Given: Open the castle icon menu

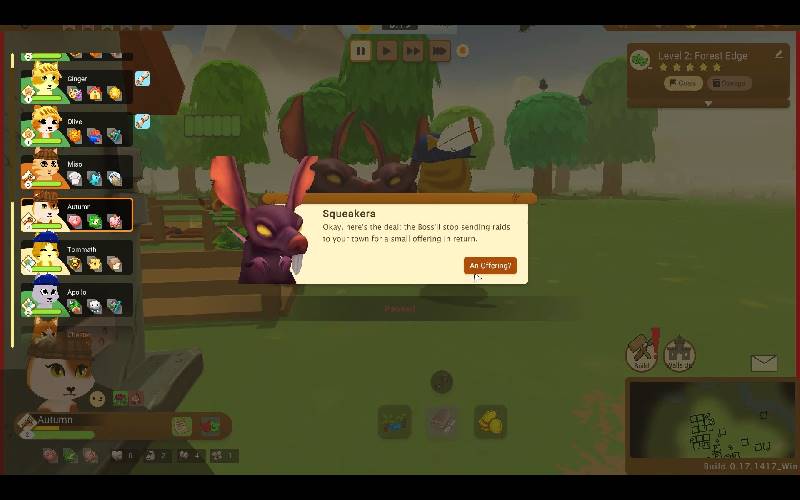Looking at the screenshot, I should click(x=679, y=353).
